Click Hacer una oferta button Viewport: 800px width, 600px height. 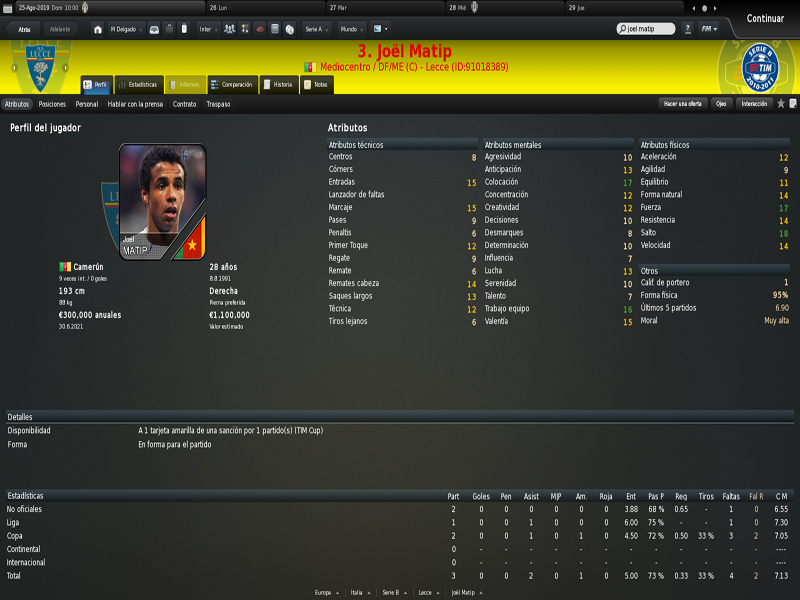(x=683, y=104)
